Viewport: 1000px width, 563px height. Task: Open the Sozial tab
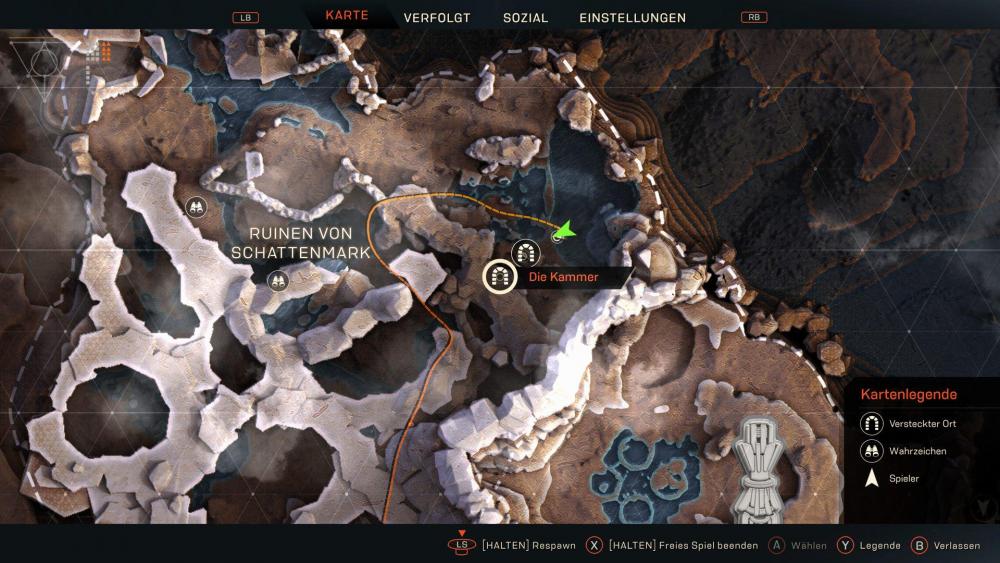tap(525, 17)
